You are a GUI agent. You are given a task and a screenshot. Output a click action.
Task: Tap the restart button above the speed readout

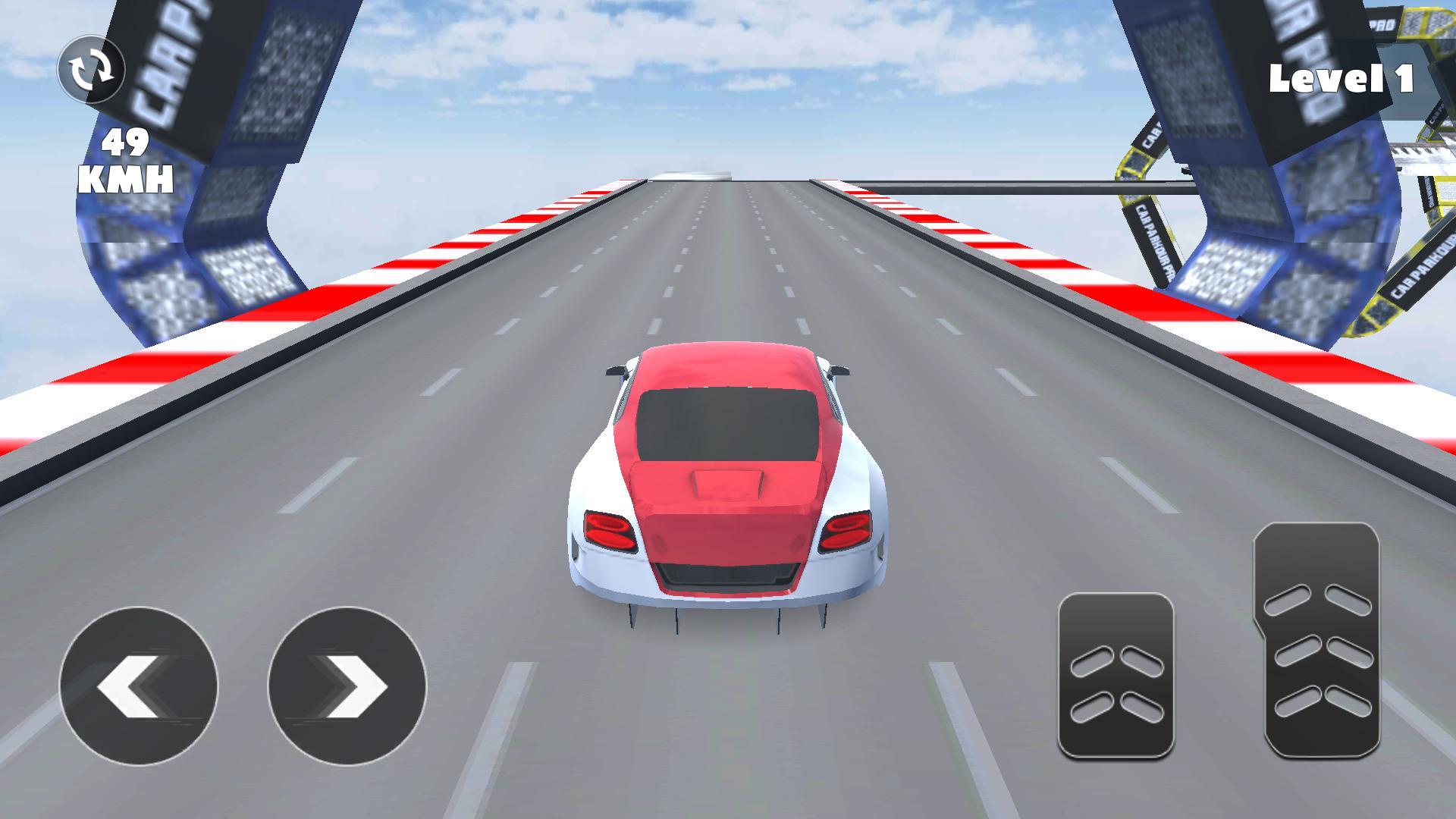pyautogui.click(x=90, y=69)
